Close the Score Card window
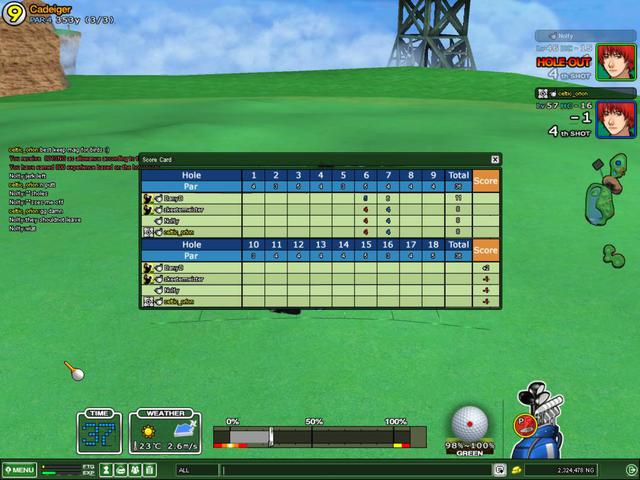 point(495,159)
